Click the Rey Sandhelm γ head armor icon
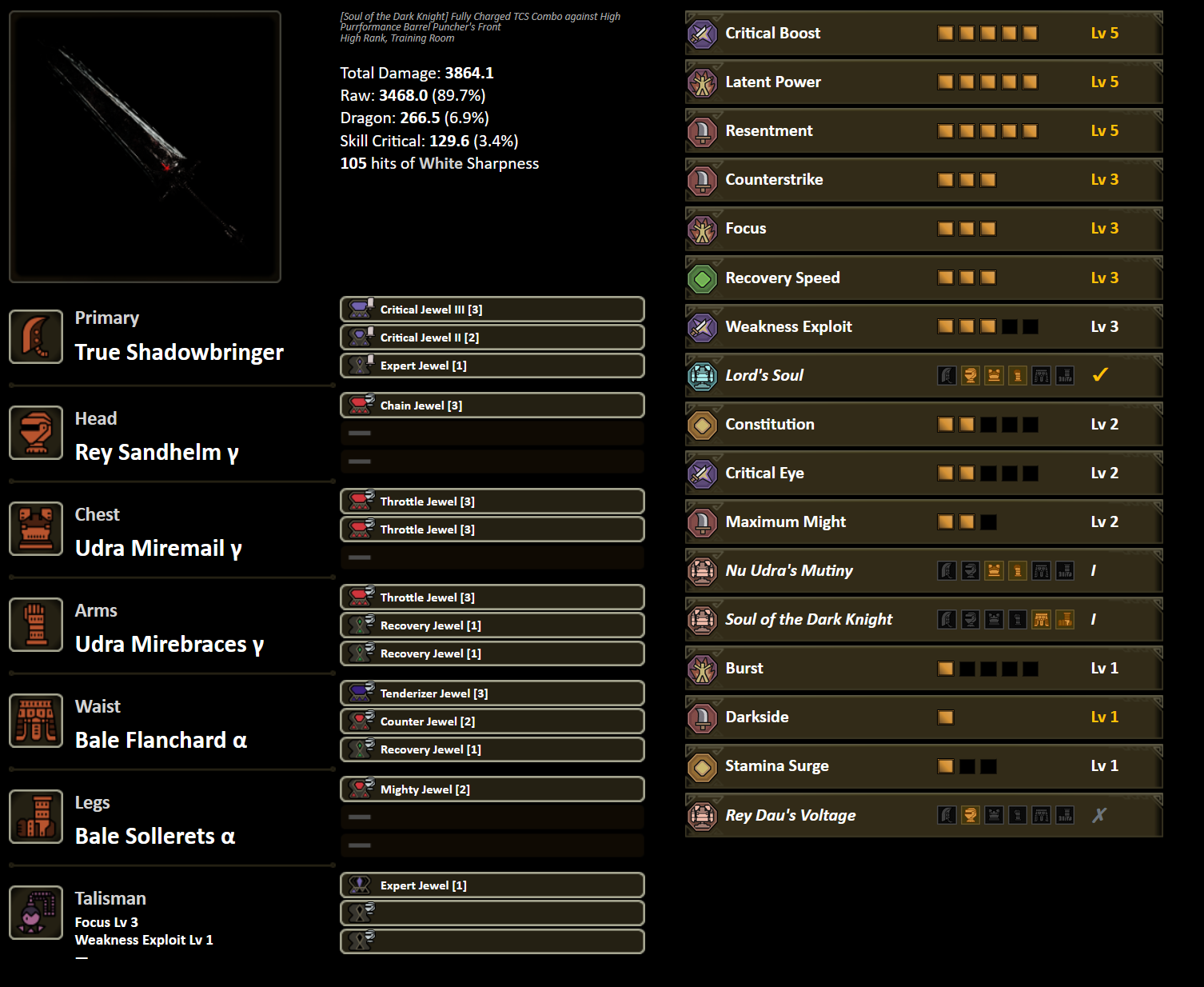 [36, 433]
